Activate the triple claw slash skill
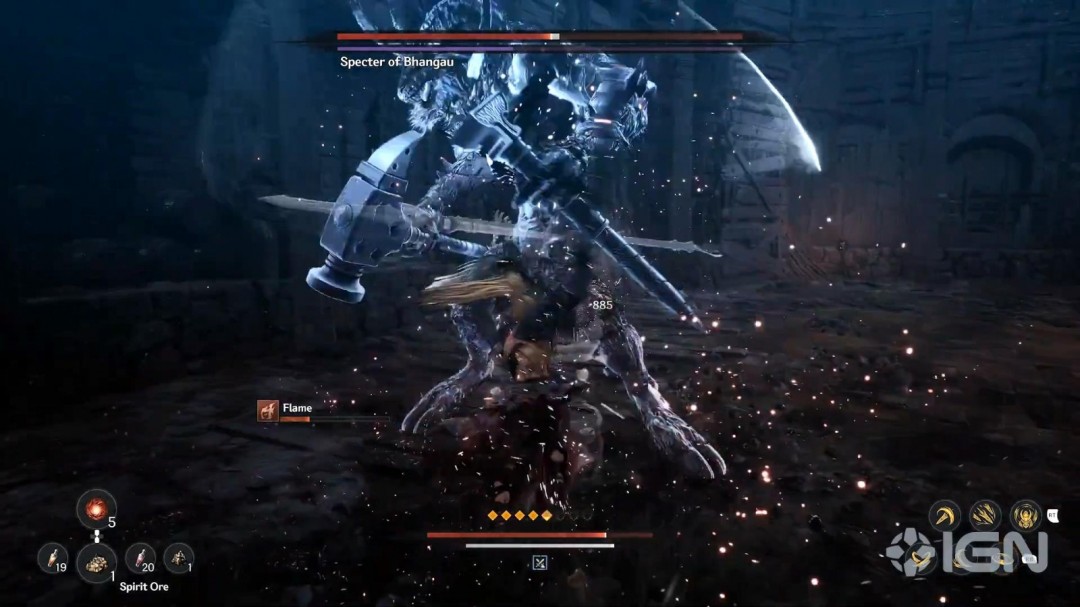Viewport: 1080px width, 607px height. tap(986, 516)
